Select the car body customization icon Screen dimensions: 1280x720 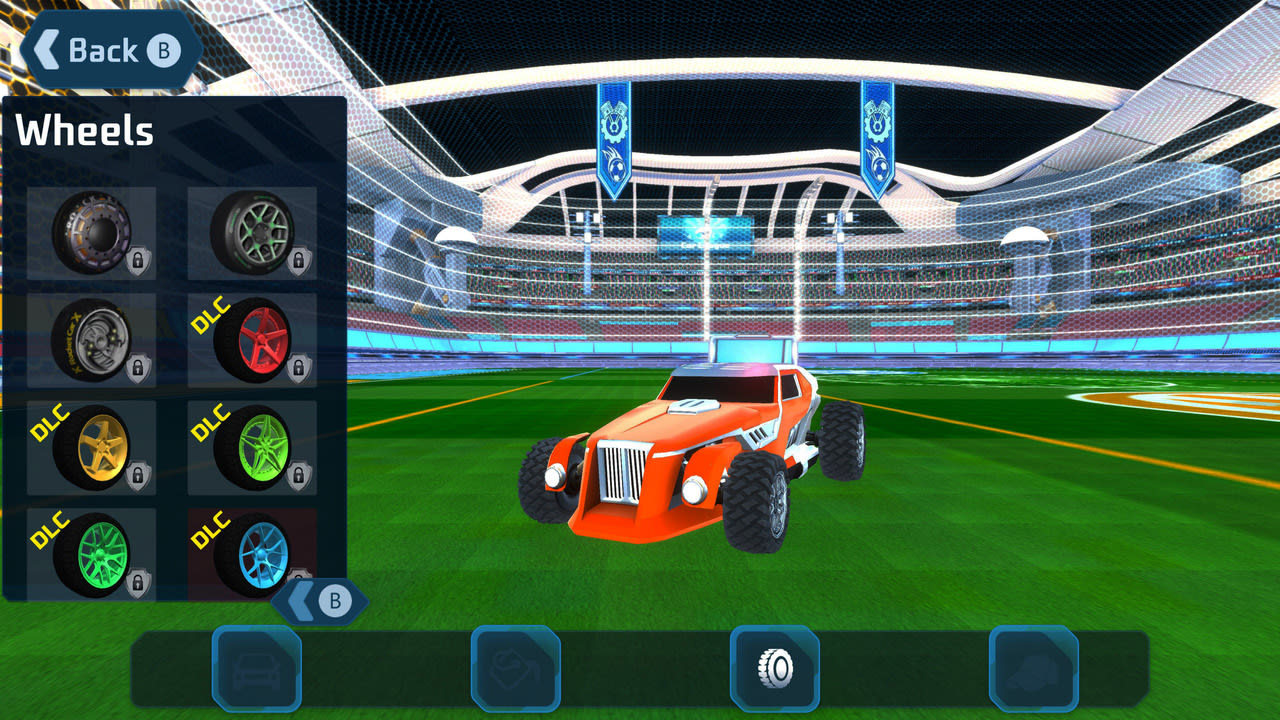pos(256,671)
